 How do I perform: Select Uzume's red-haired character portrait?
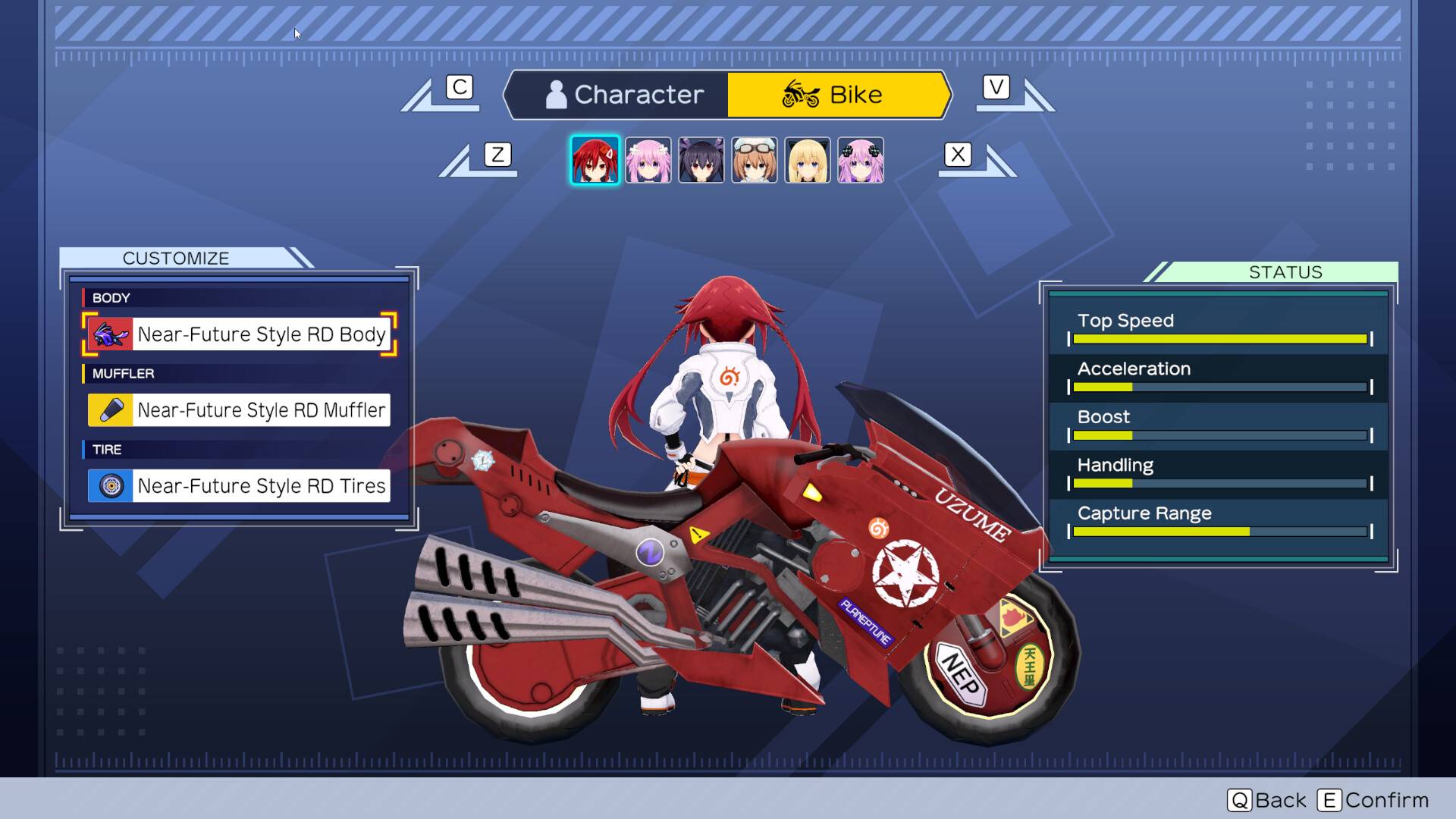[595, 159]
